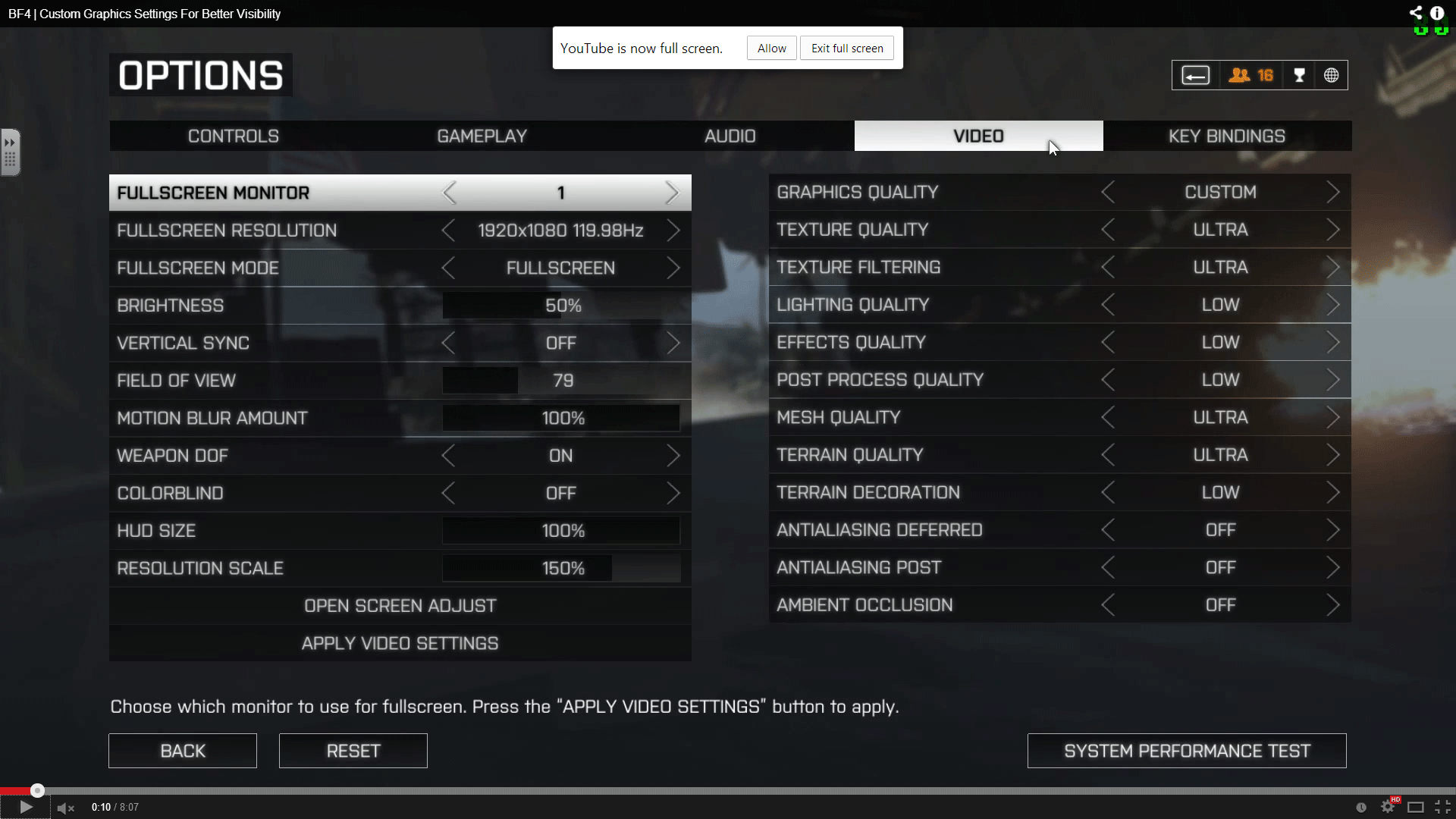Click the globe icon near Key Bindings

[x=1332, y=75]
